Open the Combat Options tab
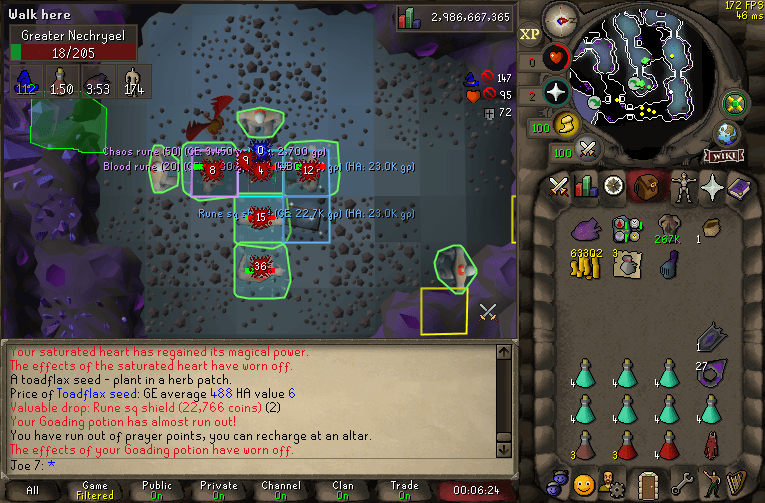The height and width of the screenshot is (503, 765). [558, 186]
